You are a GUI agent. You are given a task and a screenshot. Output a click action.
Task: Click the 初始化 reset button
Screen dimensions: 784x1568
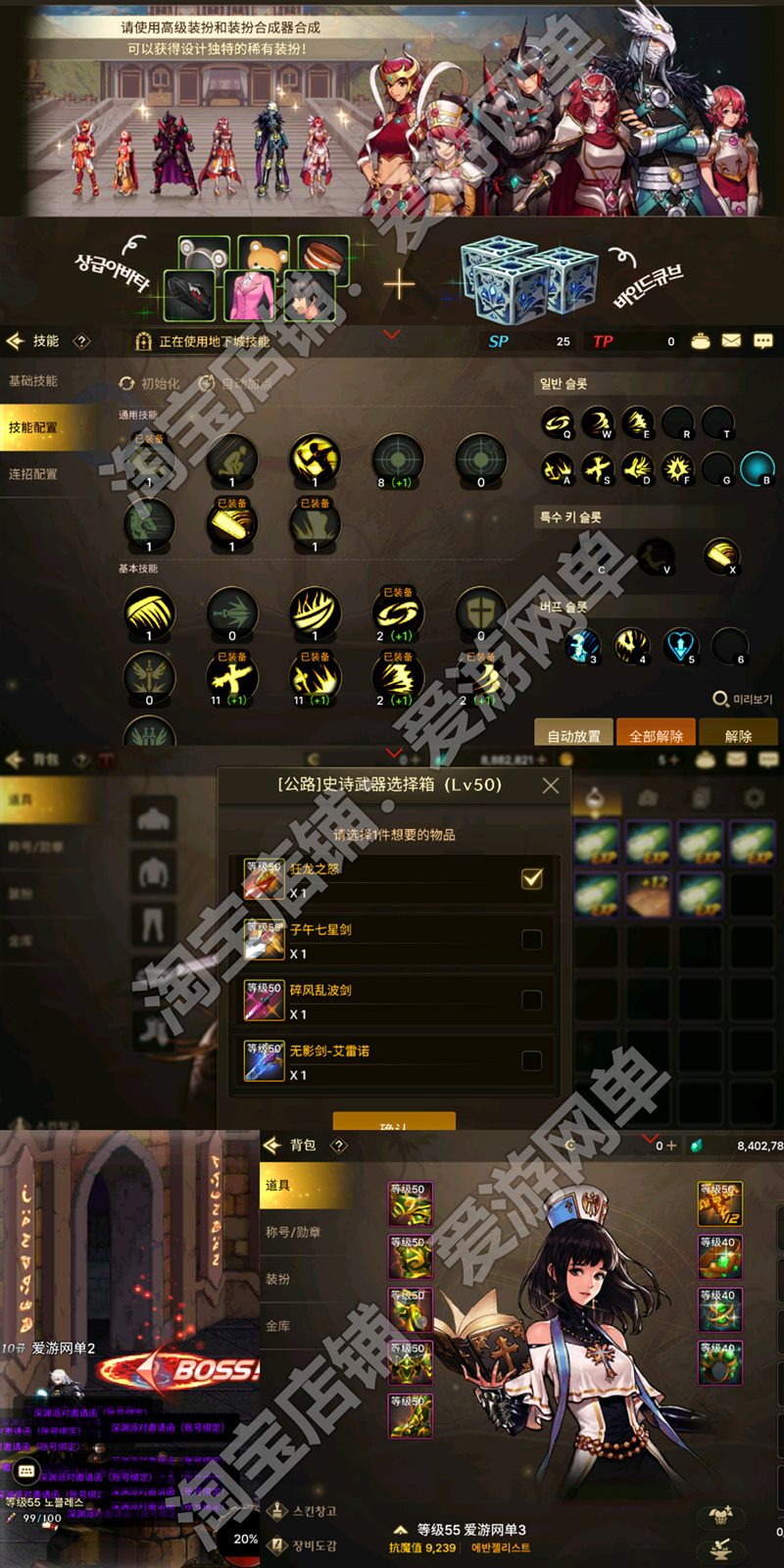point(150,384)
